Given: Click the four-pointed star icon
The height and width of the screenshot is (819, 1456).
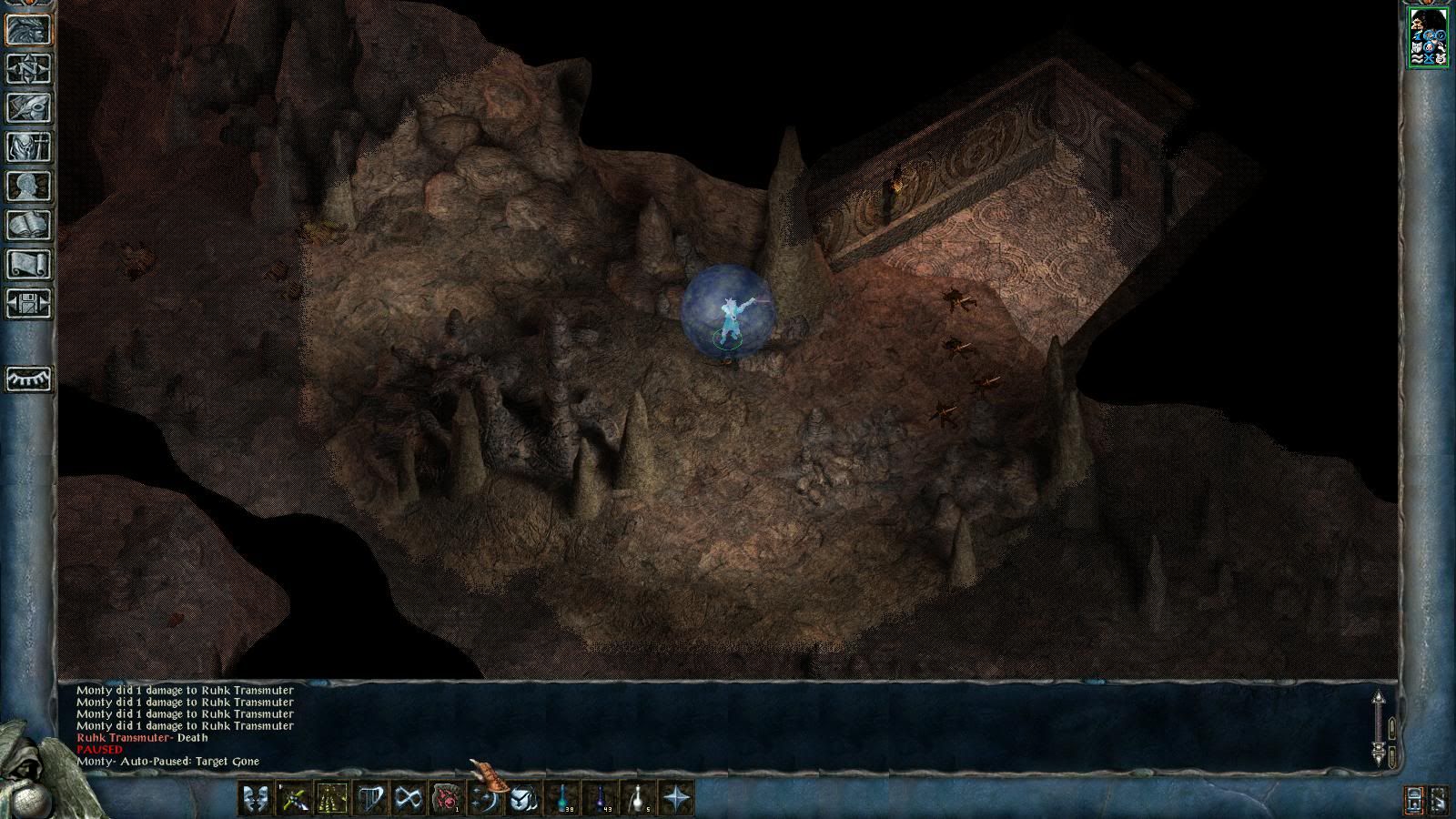Looking at the screenshot, I should [677, 798].
